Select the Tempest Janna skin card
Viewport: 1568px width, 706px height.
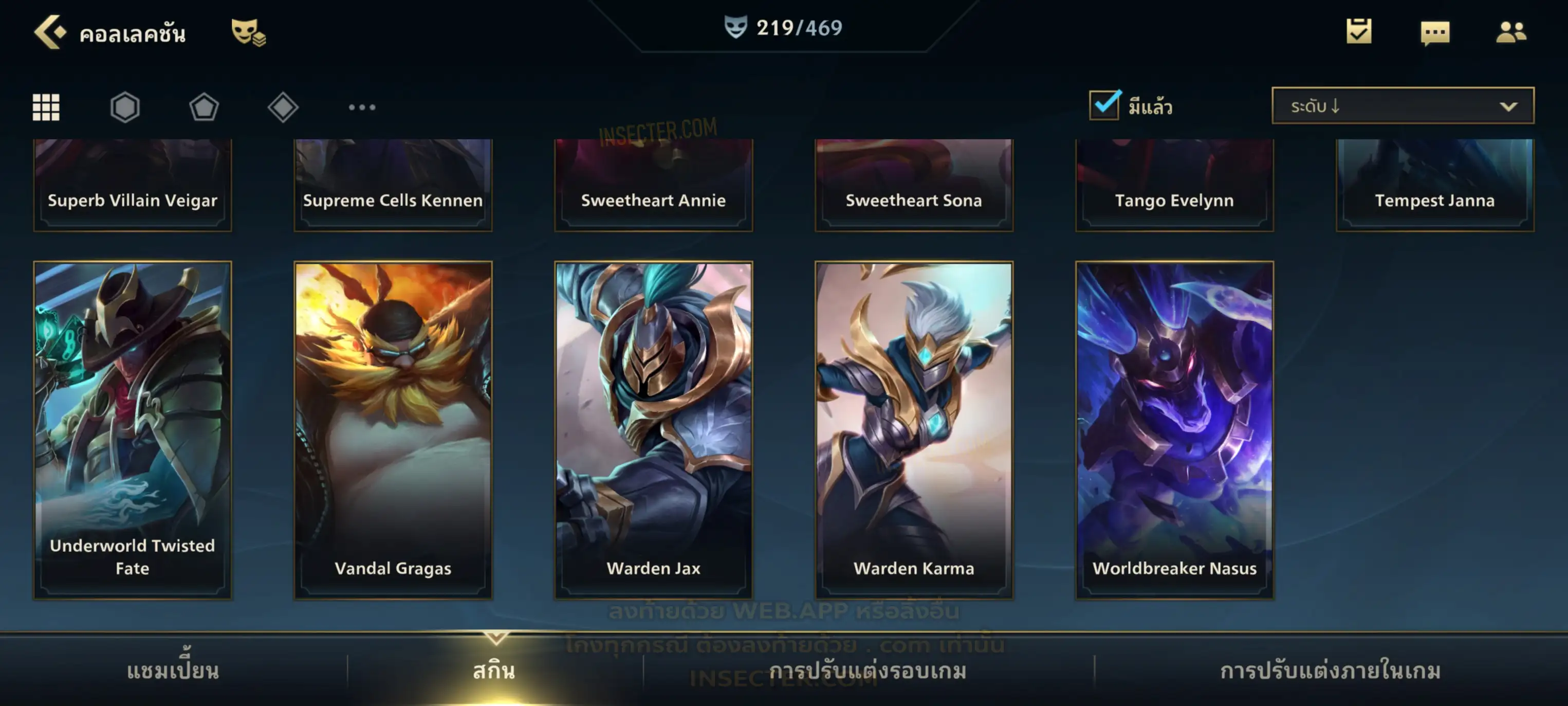click(x=1435, y=185)
